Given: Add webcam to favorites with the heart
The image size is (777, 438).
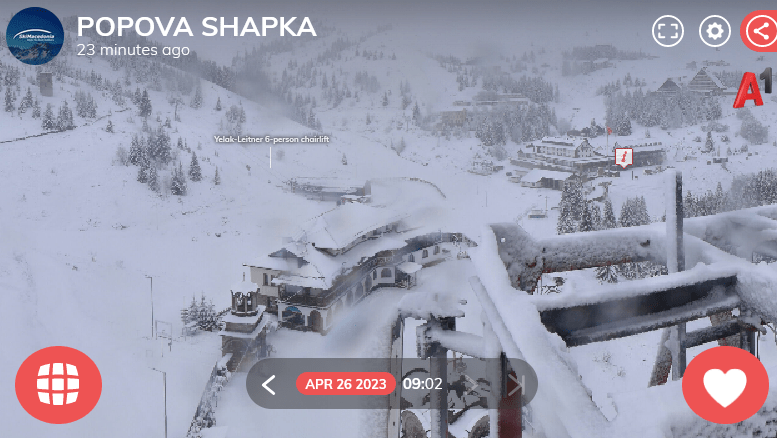Looking at the screenshot, I should [x=725, y=387].
